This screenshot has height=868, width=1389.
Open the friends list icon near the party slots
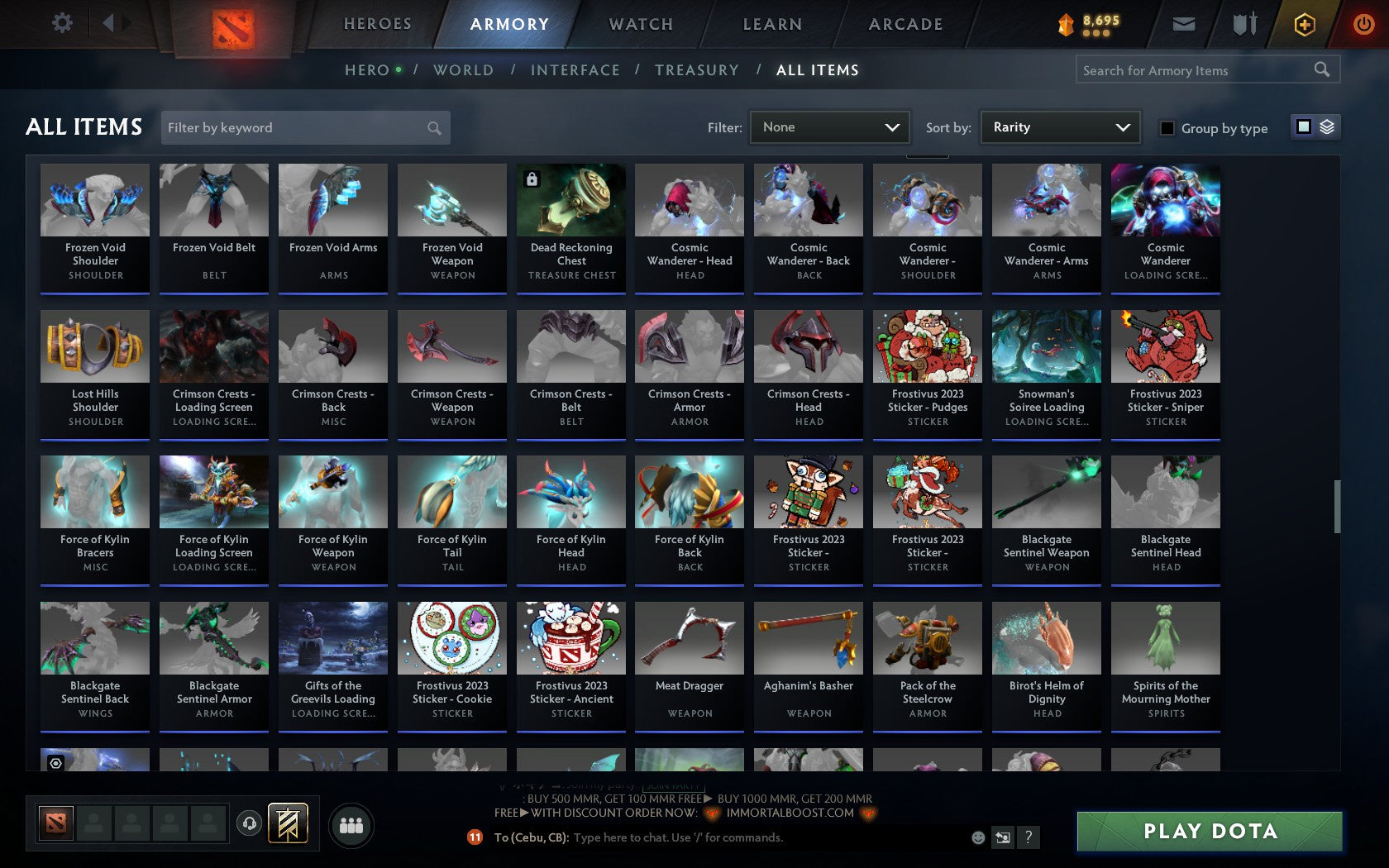pyautogui.click(x=351, y=824)
